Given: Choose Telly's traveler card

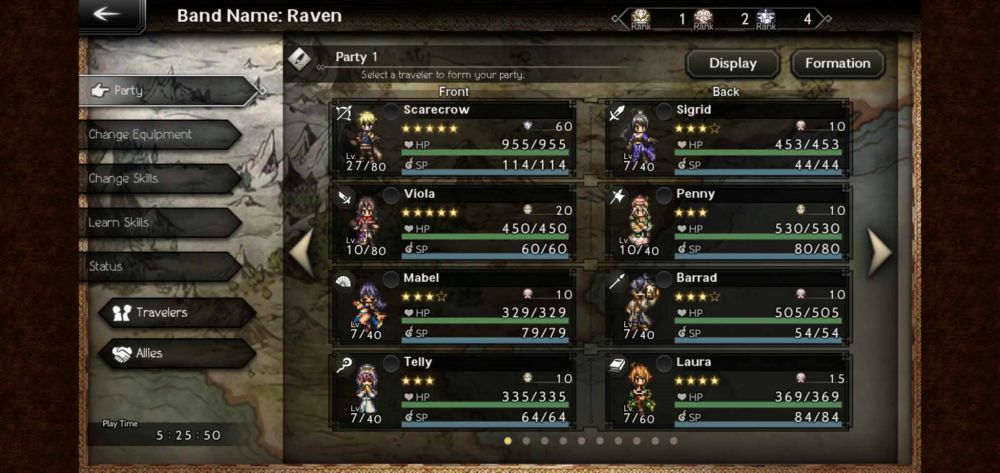Looking at the screenshot, I should point(455,390).
